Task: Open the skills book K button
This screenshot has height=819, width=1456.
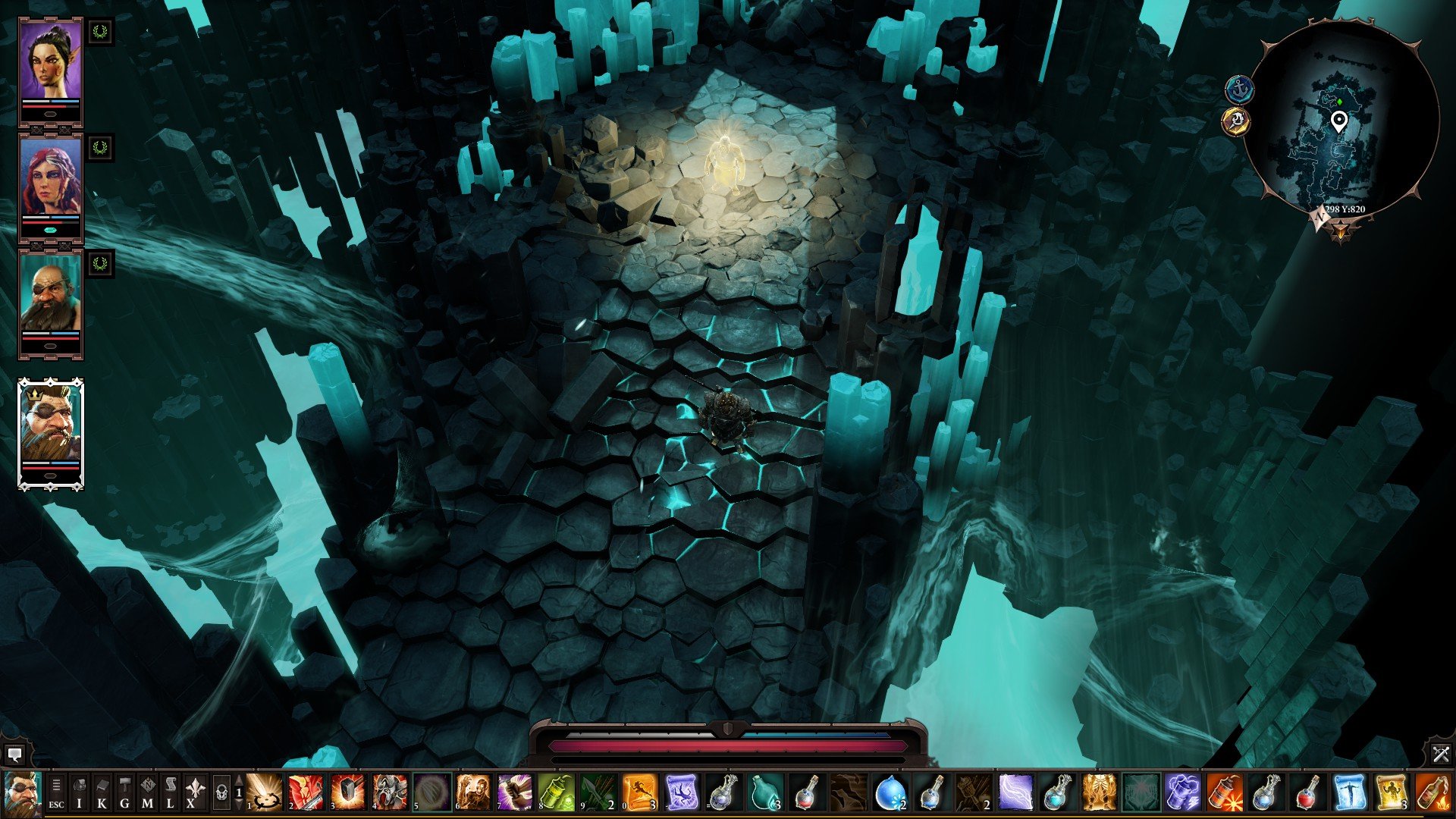Action: [x=102, y=792]
